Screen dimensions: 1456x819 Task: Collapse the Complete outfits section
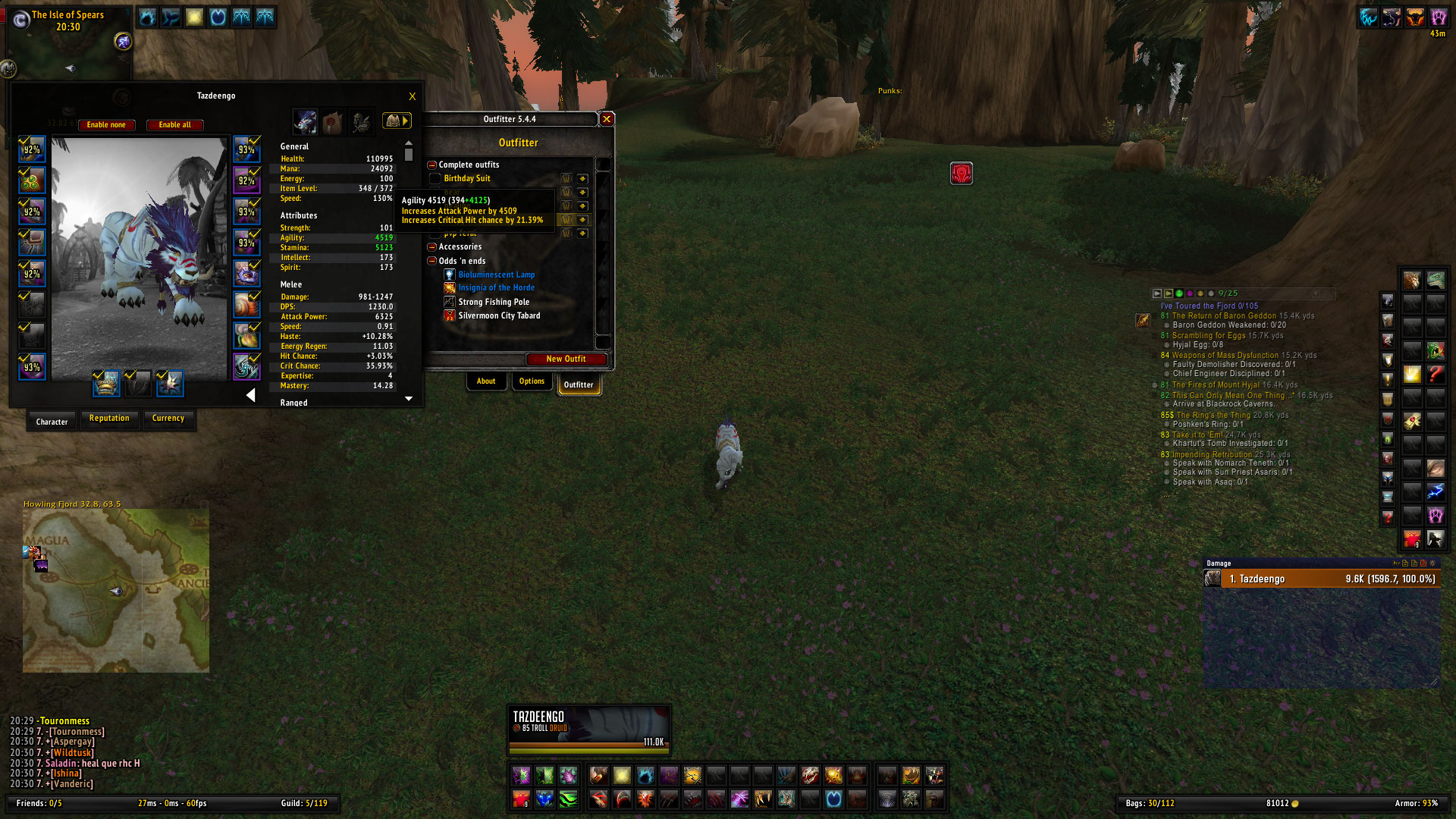[x=431, y=165]
